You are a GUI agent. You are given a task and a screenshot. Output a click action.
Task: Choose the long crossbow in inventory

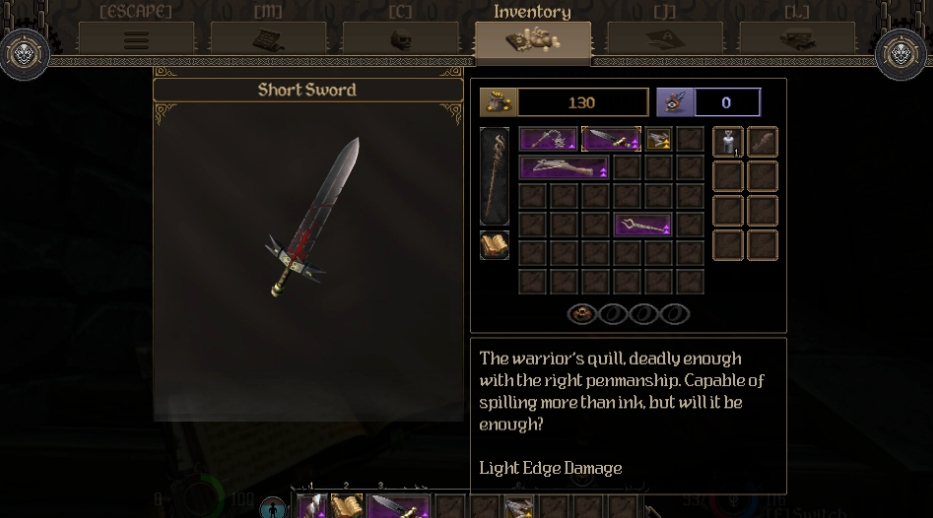point(564,167)
